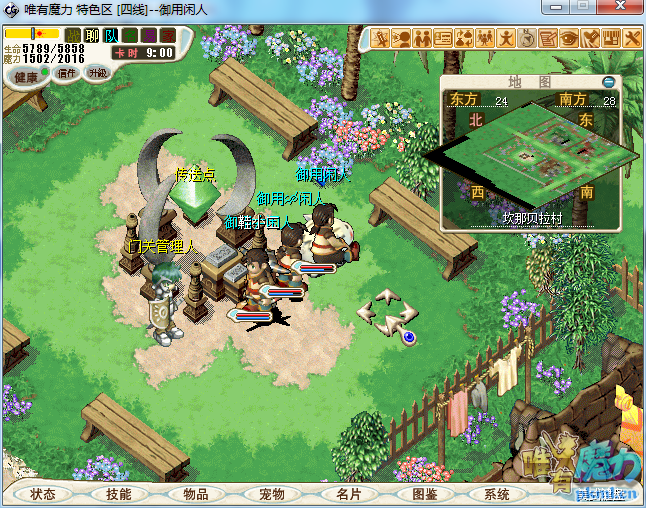Toggle the 聊 chat switch
This screenshot has height=508, width=646.
(92, 36)
